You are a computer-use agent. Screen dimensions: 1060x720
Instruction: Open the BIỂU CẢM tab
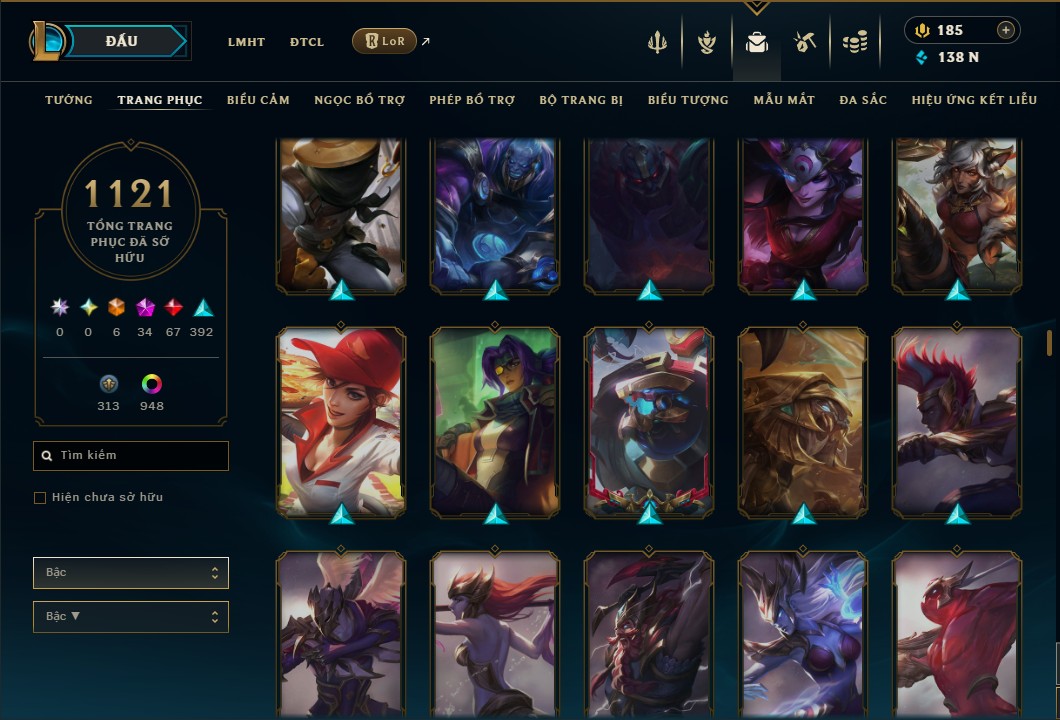click(258, 100)
